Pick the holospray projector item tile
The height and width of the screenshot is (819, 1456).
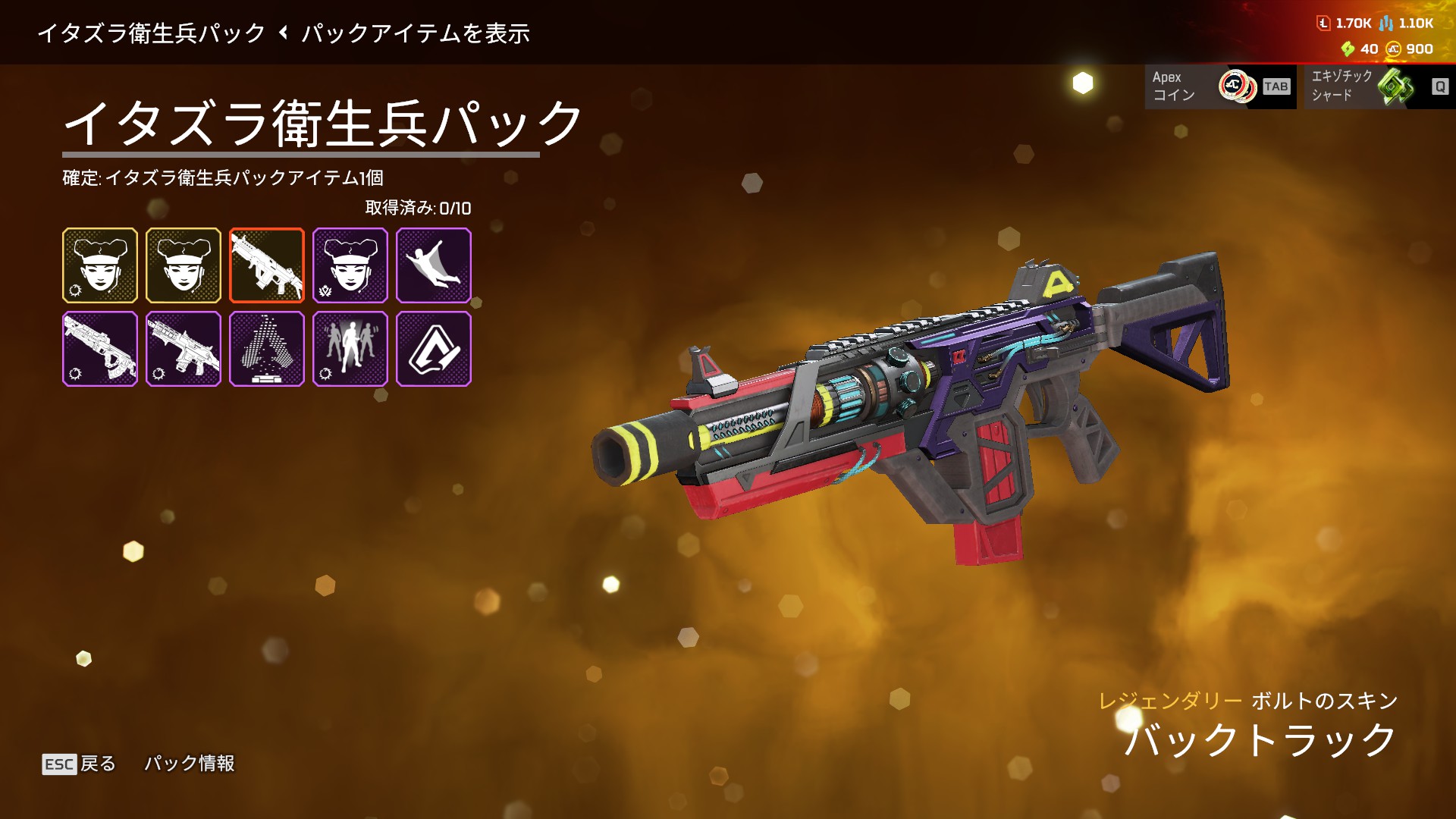(267, 349)
